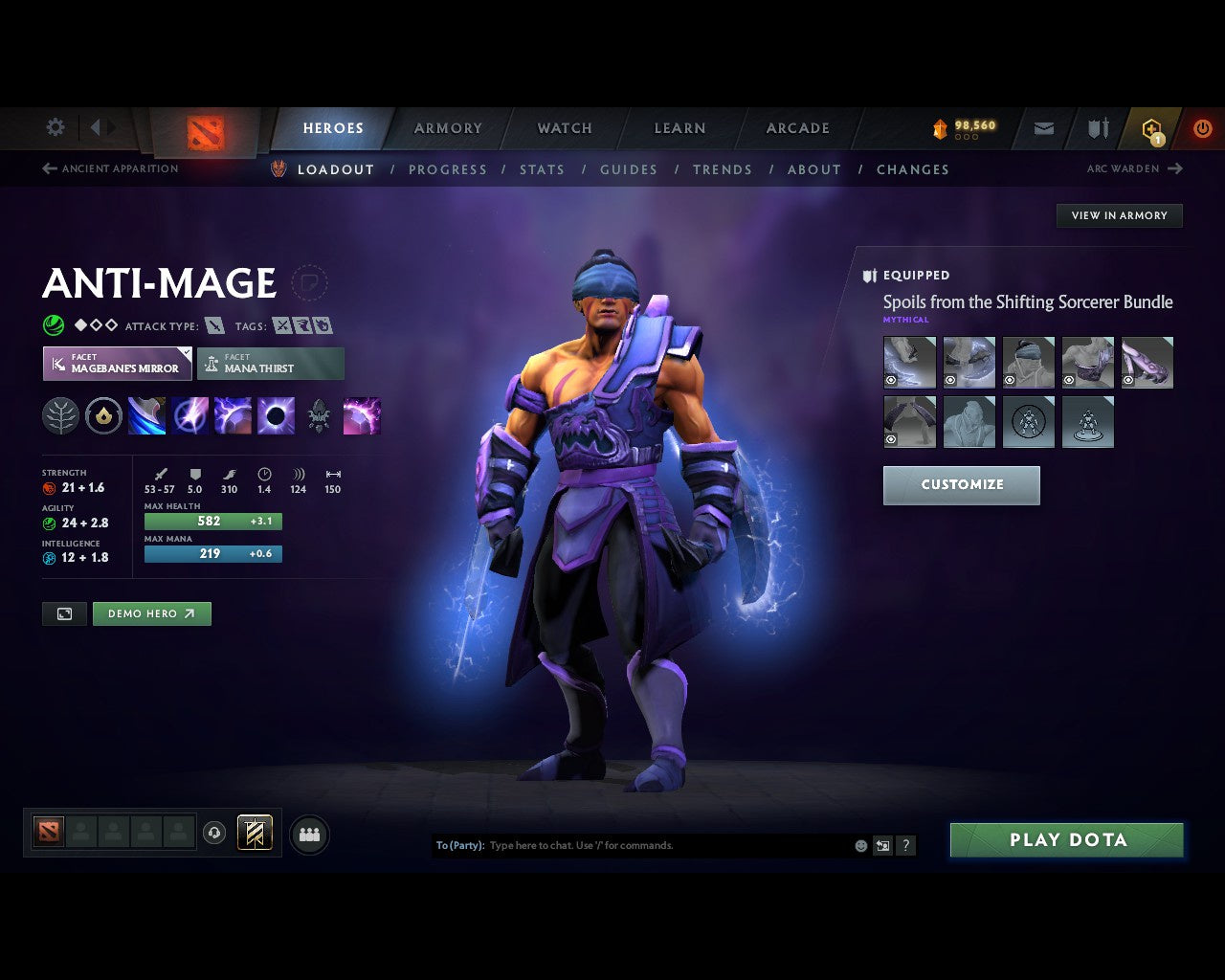Screen dimensions: 1225x980
Task: Click the CUSTOMIZE button
Action: click(x=961, y=485)
